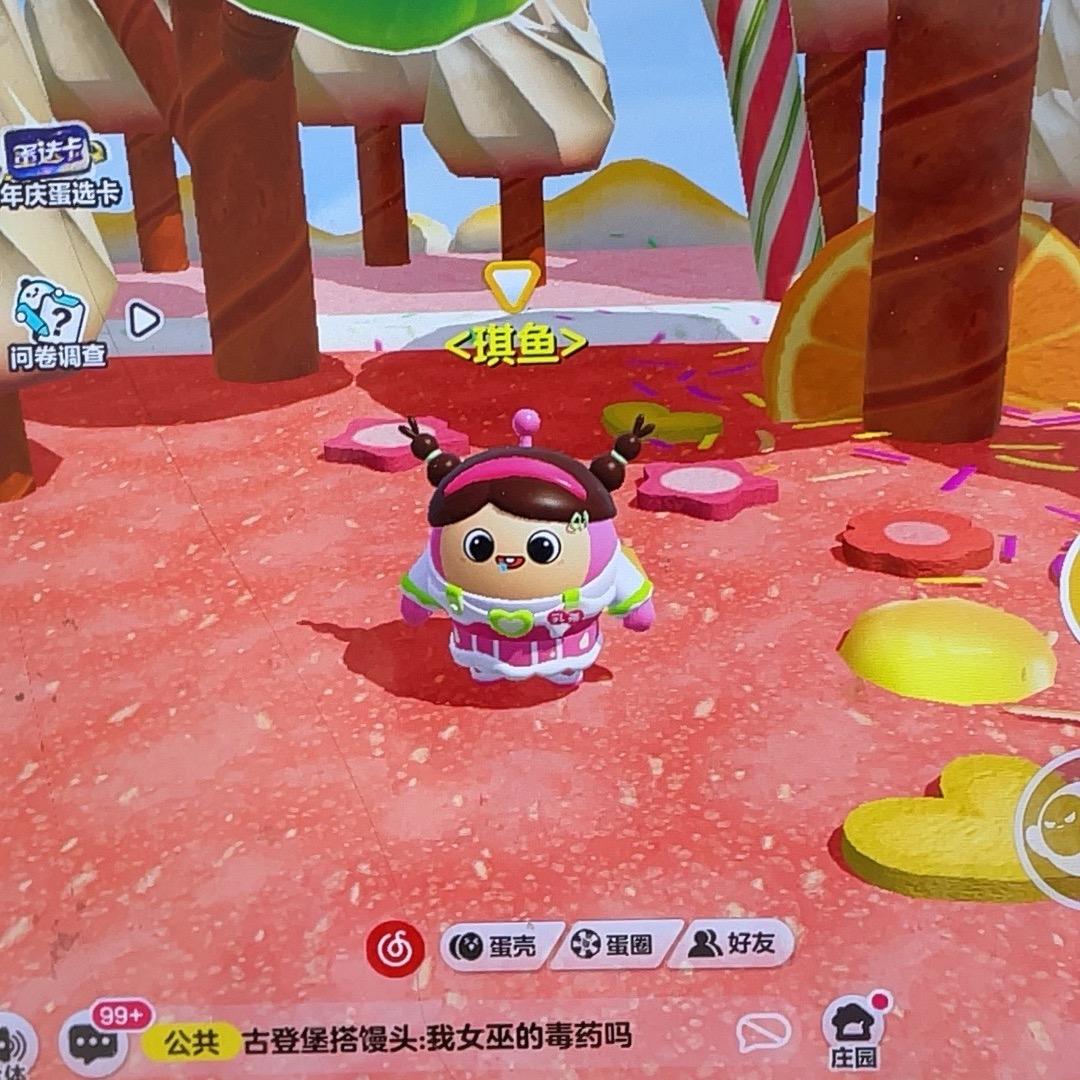Tap the red NetEase music icon
The width and height of the screenshot is (1080, 1080).
coord(395,948)
